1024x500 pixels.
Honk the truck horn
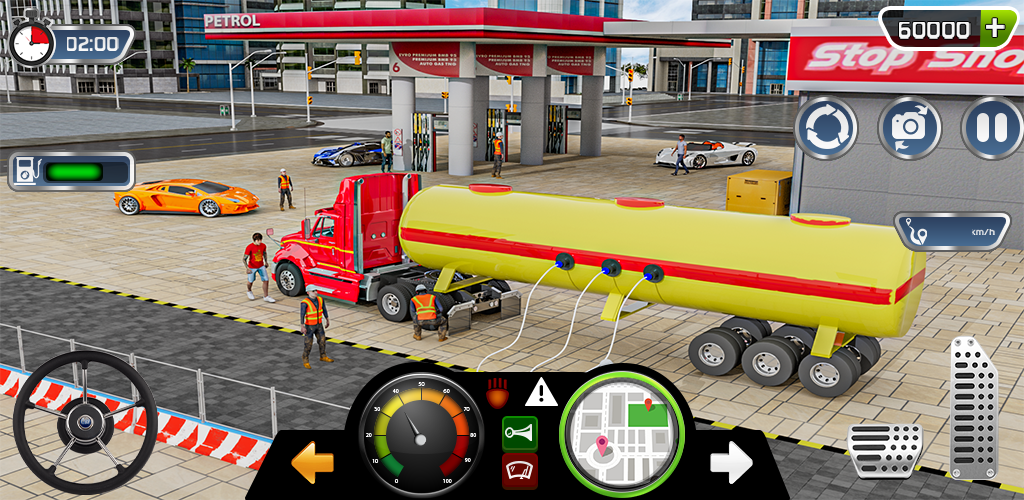[519, 433]
